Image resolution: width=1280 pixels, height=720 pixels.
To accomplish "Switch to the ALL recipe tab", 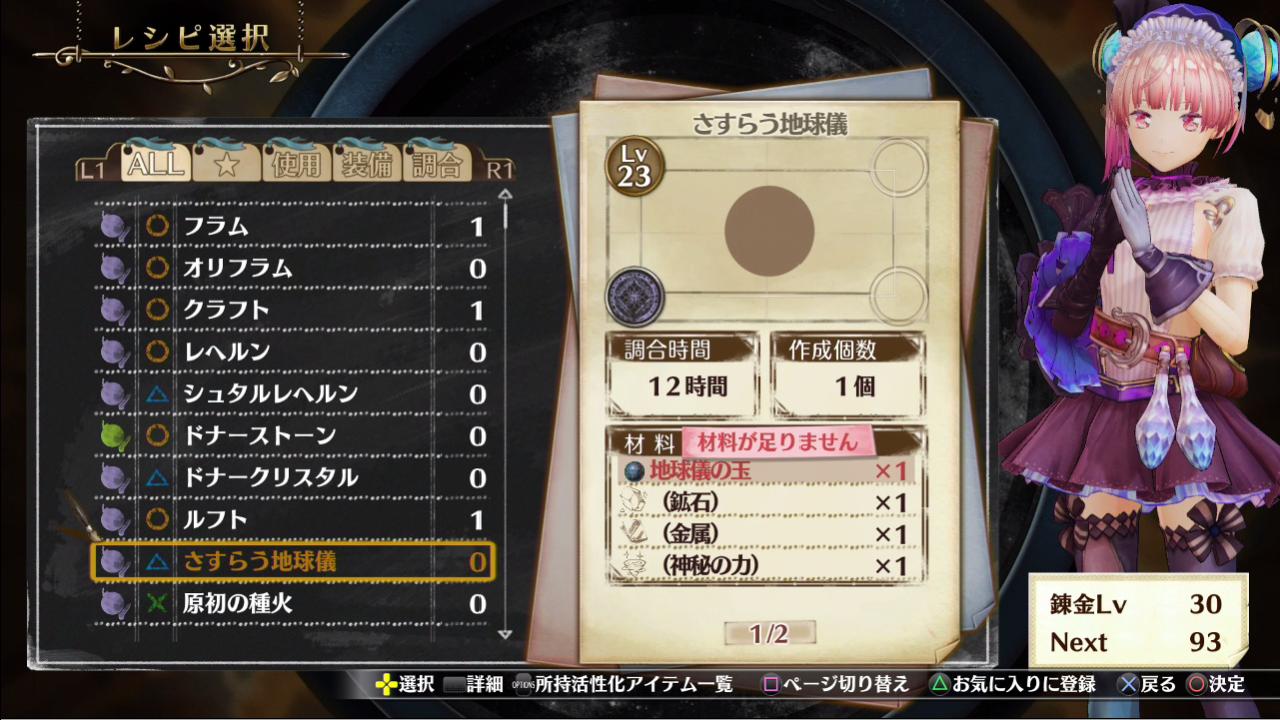I will [155, 163].
